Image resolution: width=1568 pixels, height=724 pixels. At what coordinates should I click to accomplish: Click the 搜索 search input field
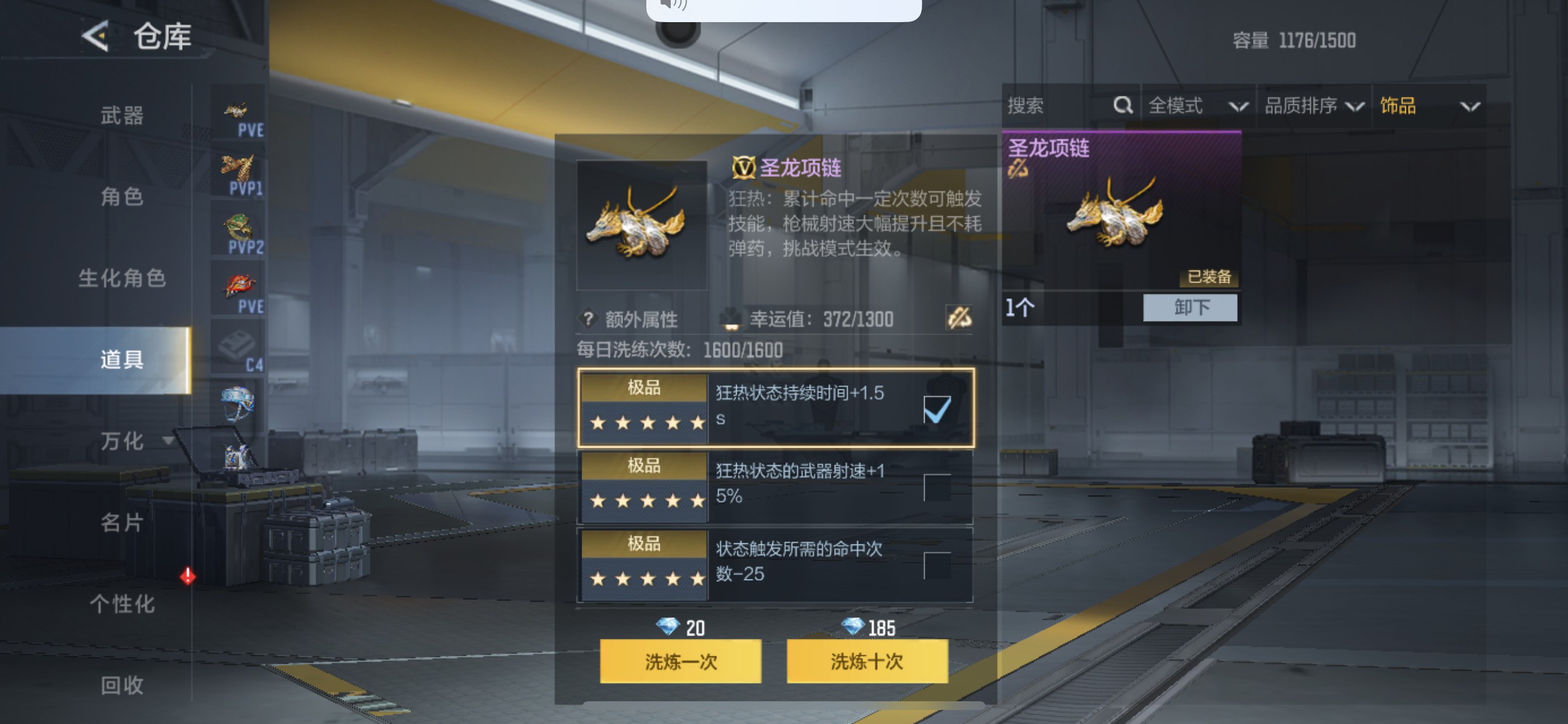point(1041,106)
